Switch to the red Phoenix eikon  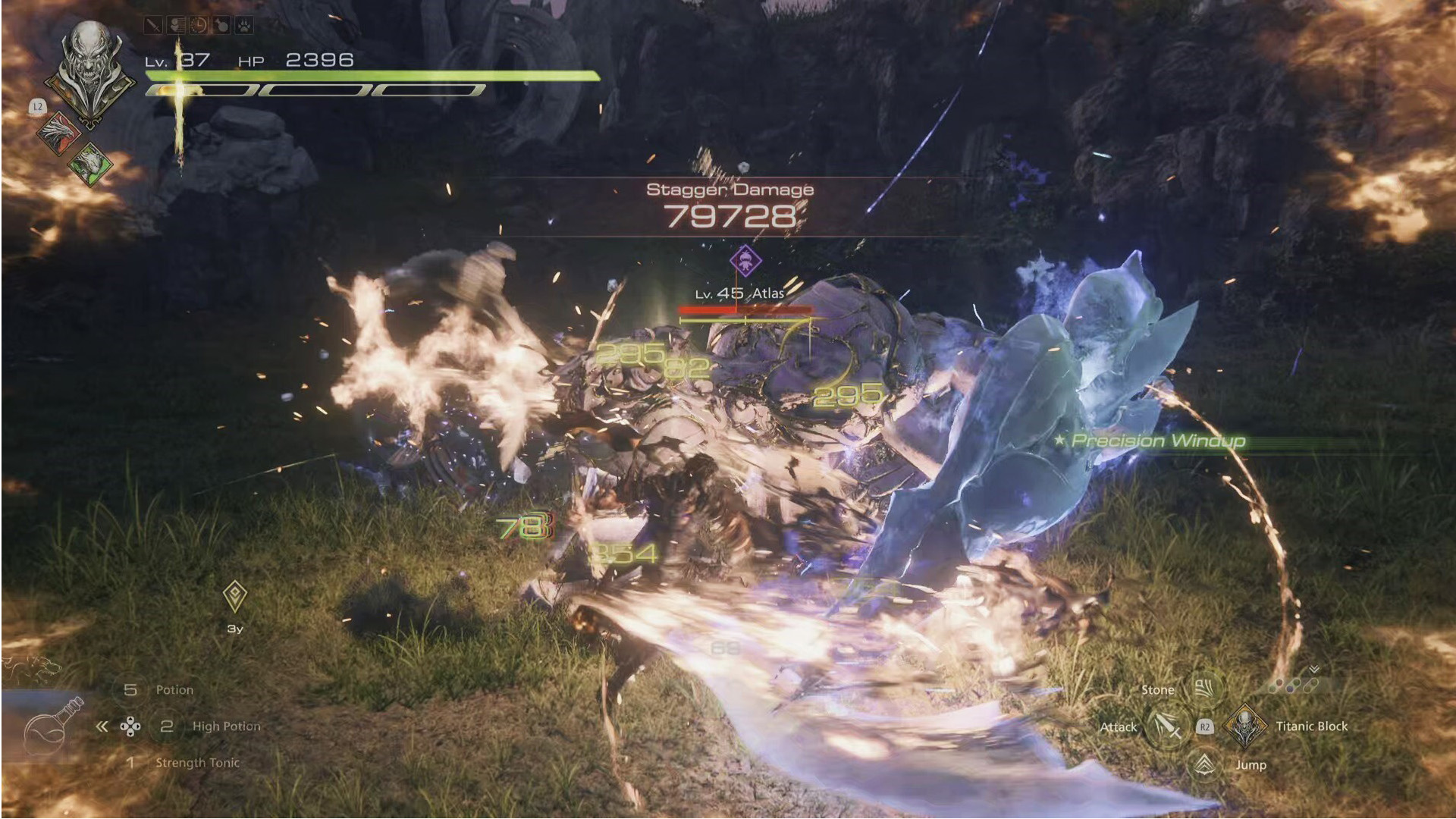58,133
